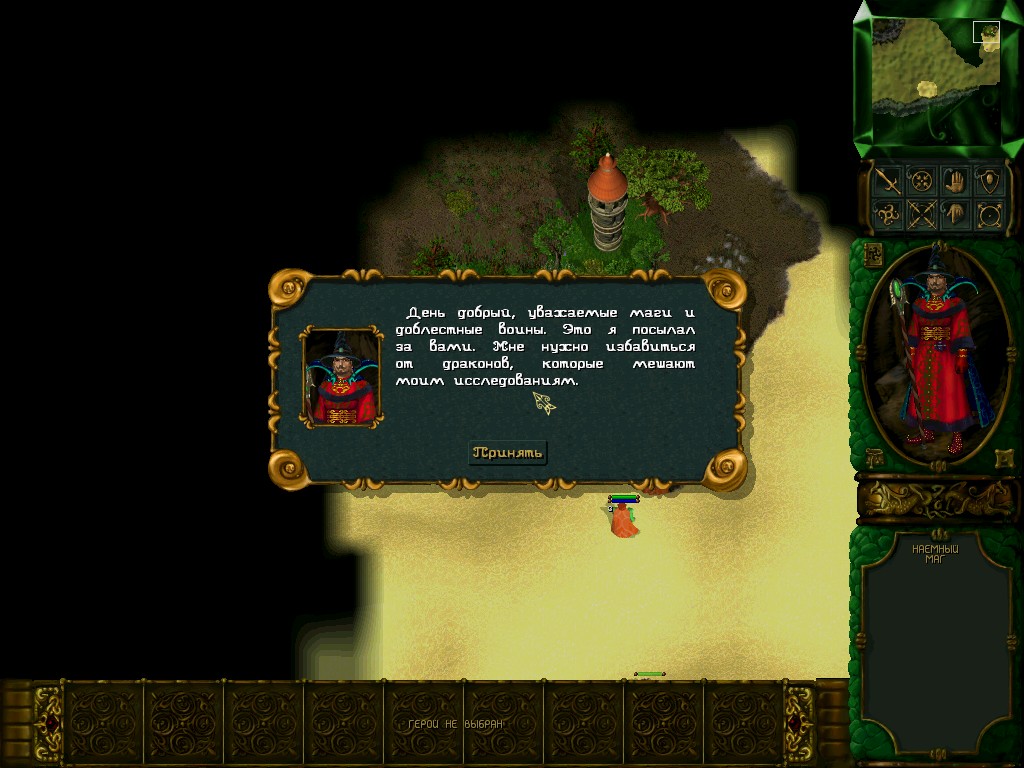This screenshot has height=768, width=1024.
Task: Accept the dialogue with the Принять button
Action: 508,452
